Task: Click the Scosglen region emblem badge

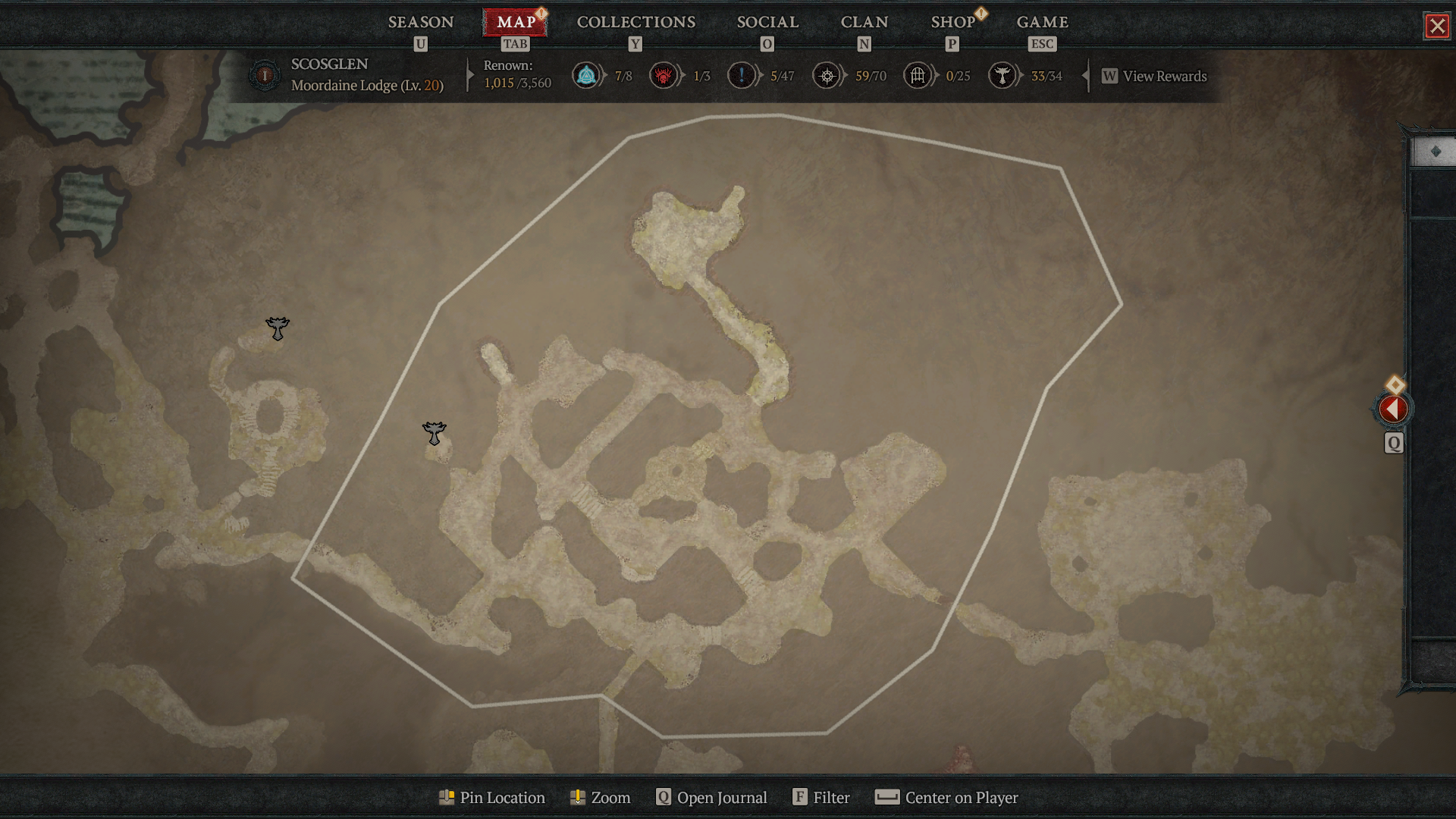Action: click(x=264, y=76)
